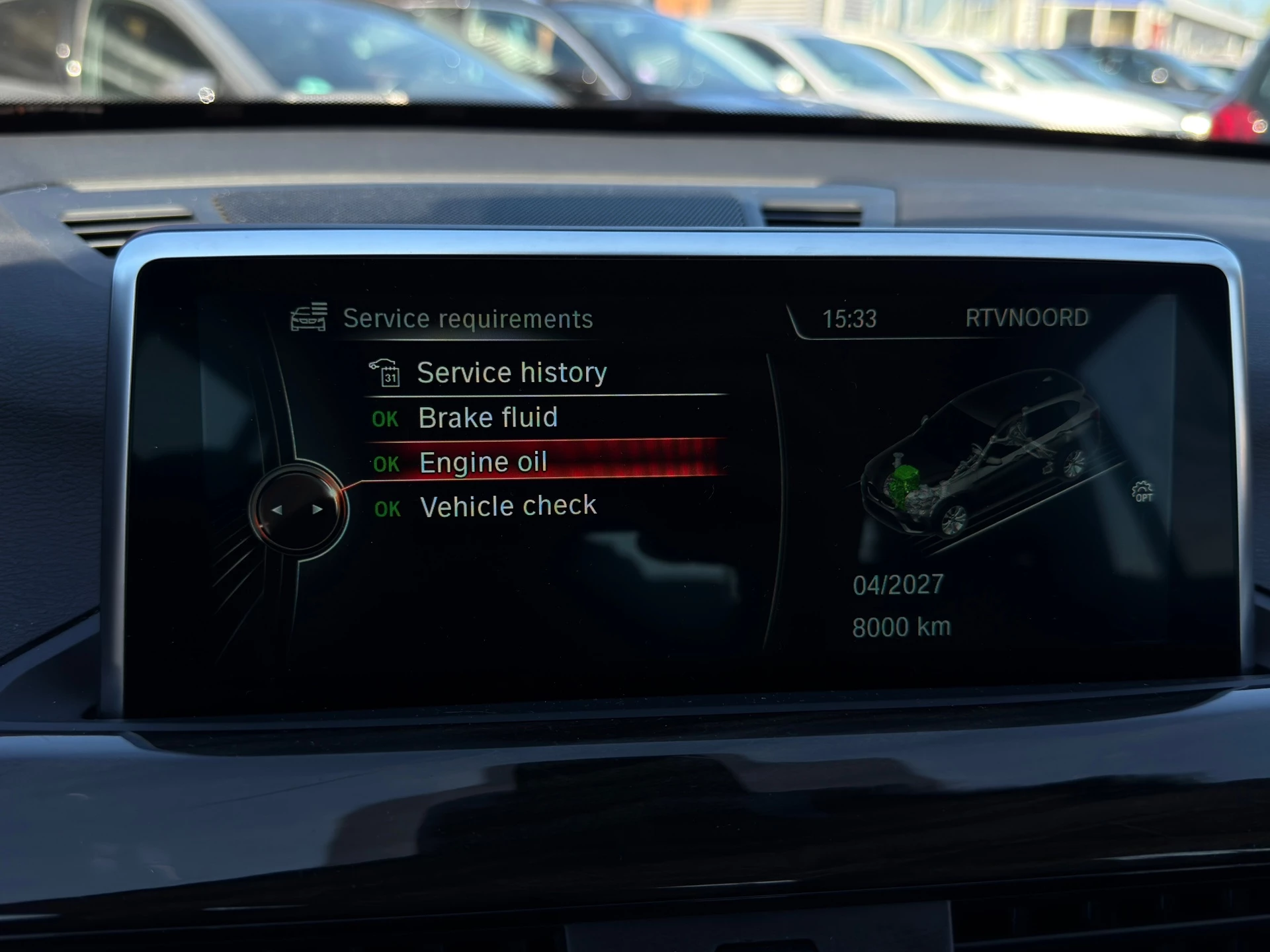Open the Service history entry
This screenshot has width=1270, height=952.
click(x=511, y=373)
